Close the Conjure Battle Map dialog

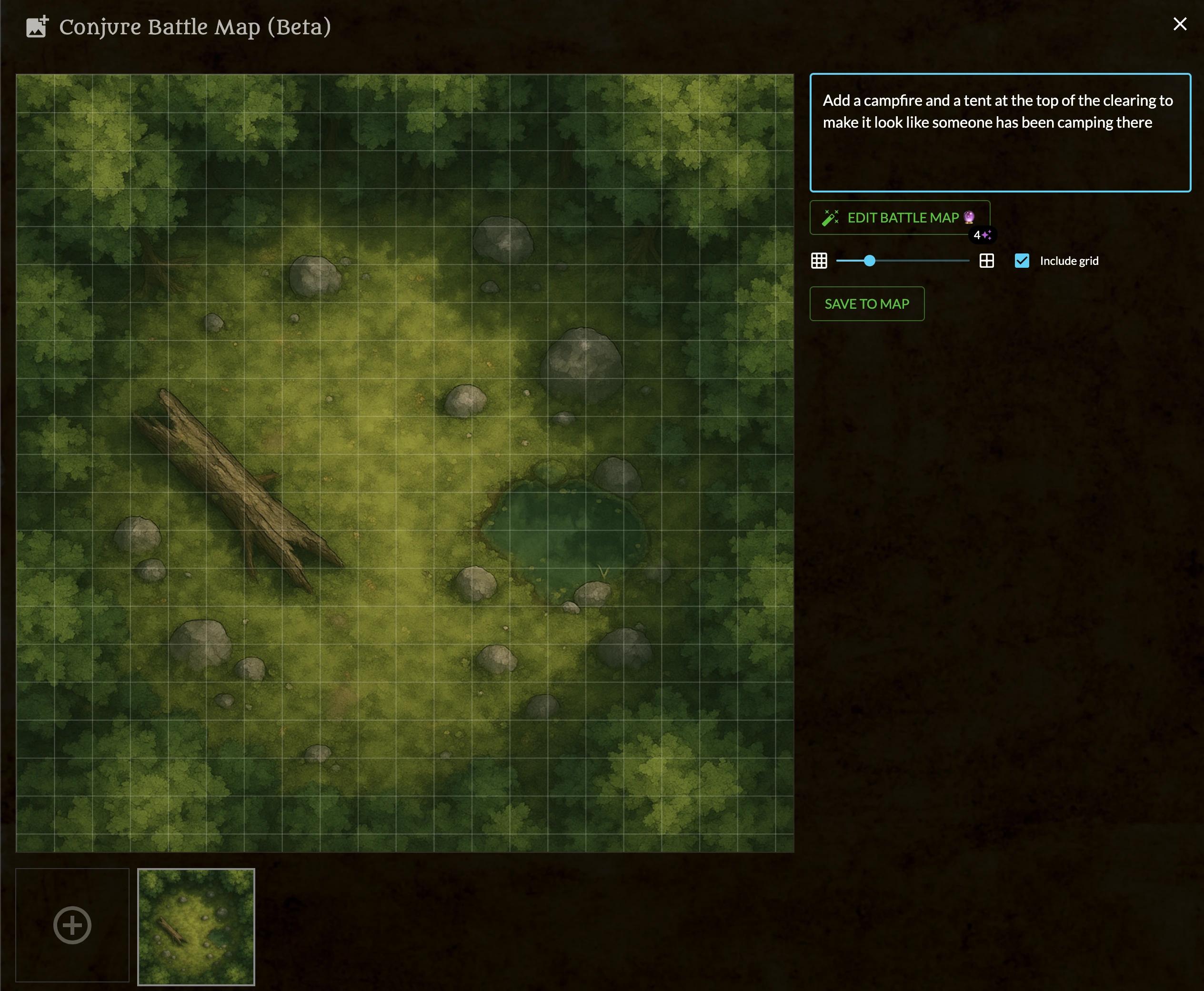coord(1179,24)
